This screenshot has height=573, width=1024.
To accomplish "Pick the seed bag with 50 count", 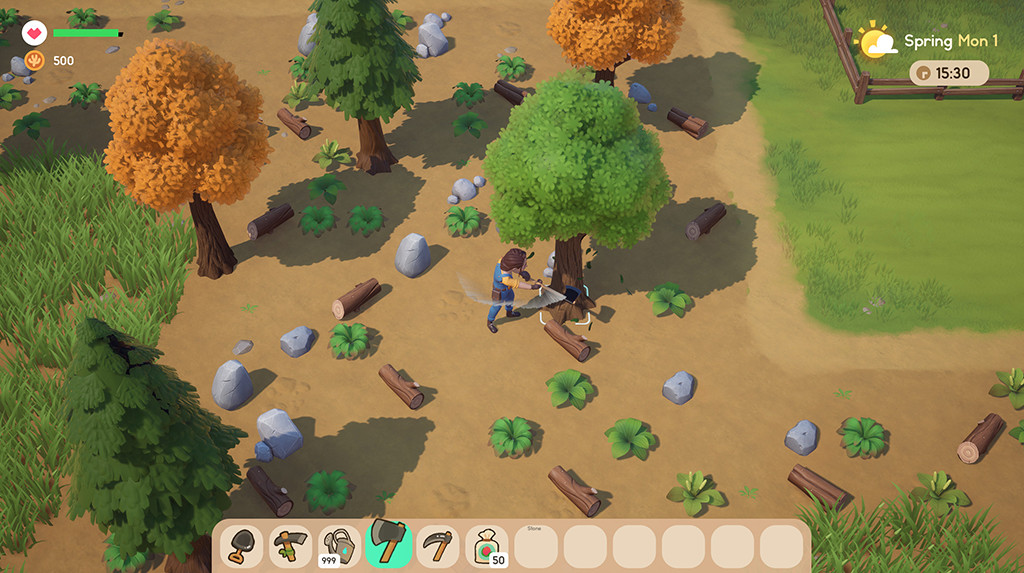I will coord(487,546).
